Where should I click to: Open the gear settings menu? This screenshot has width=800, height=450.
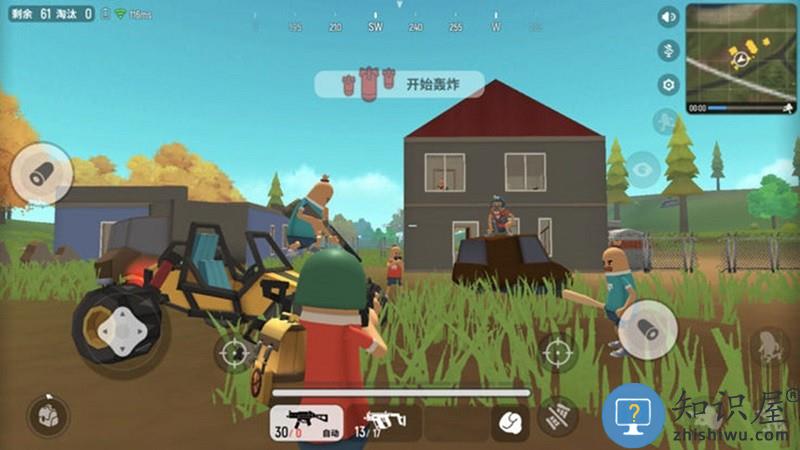pos(668,85)
